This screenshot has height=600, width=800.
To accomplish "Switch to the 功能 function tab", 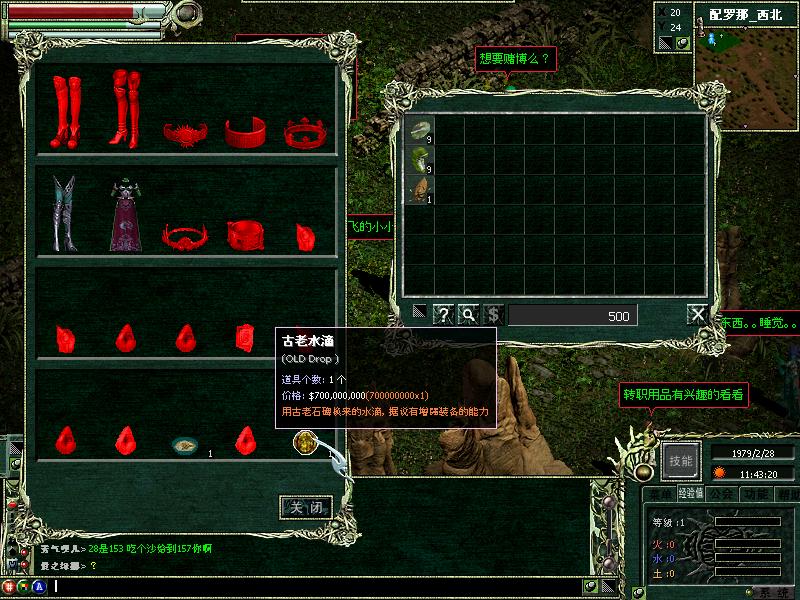I will point(755,493).
